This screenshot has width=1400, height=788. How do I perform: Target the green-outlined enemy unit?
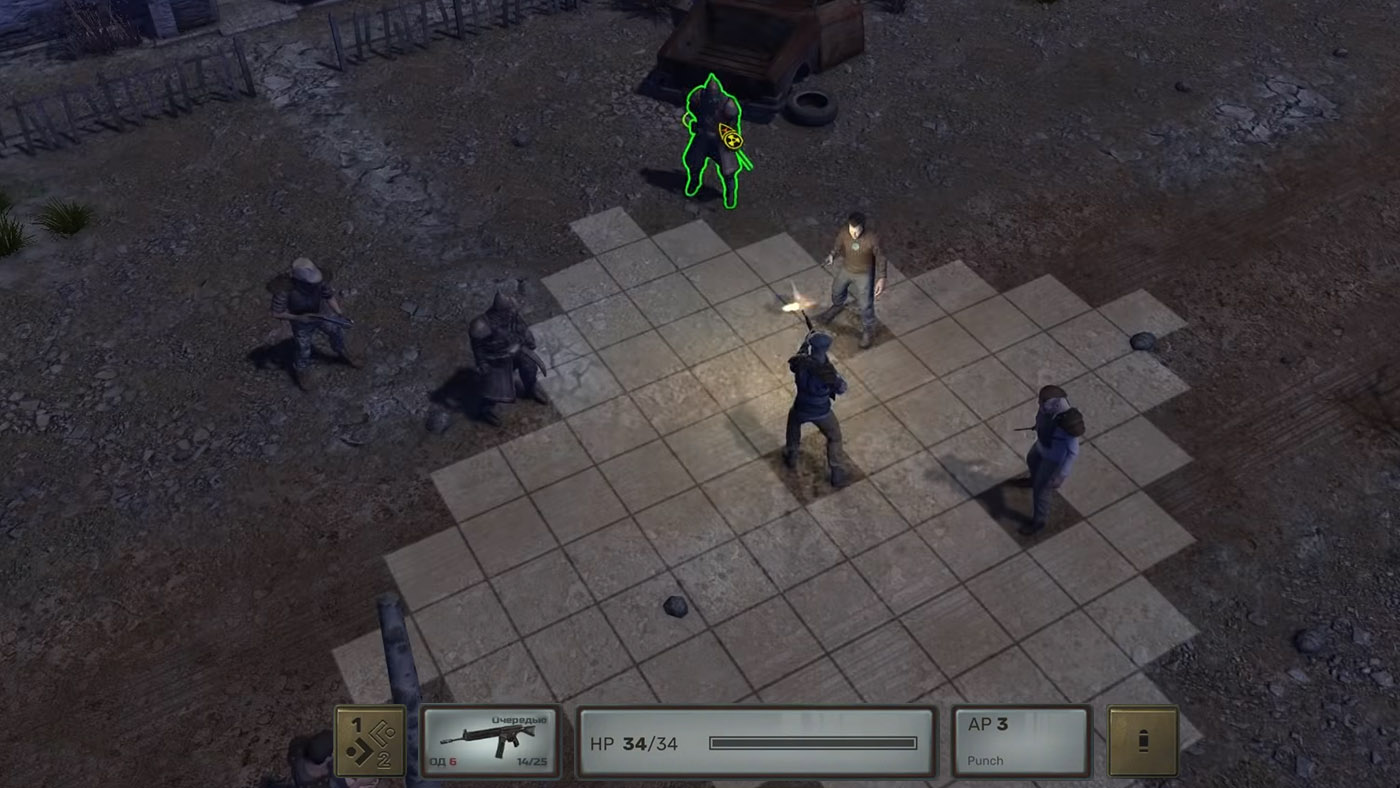pyautogui.click(x=714, y=142)
